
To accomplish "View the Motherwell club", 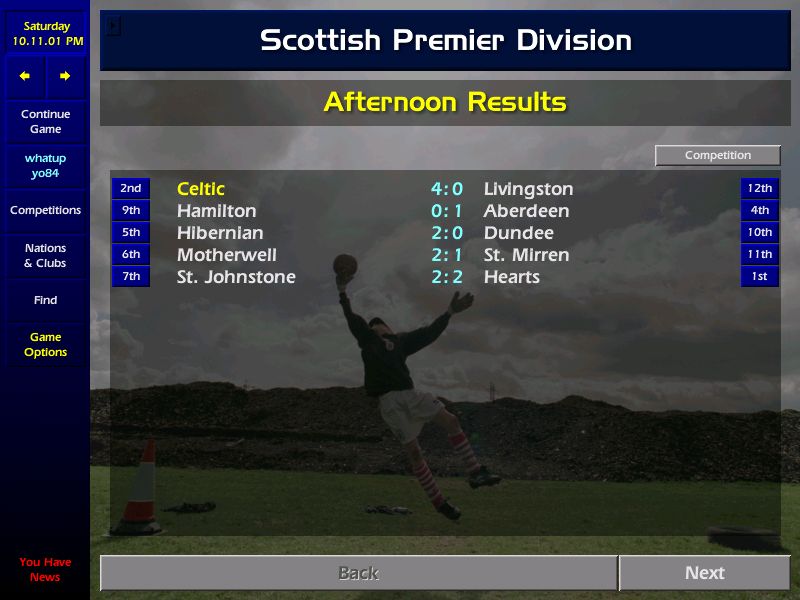I will click(226, 255).
